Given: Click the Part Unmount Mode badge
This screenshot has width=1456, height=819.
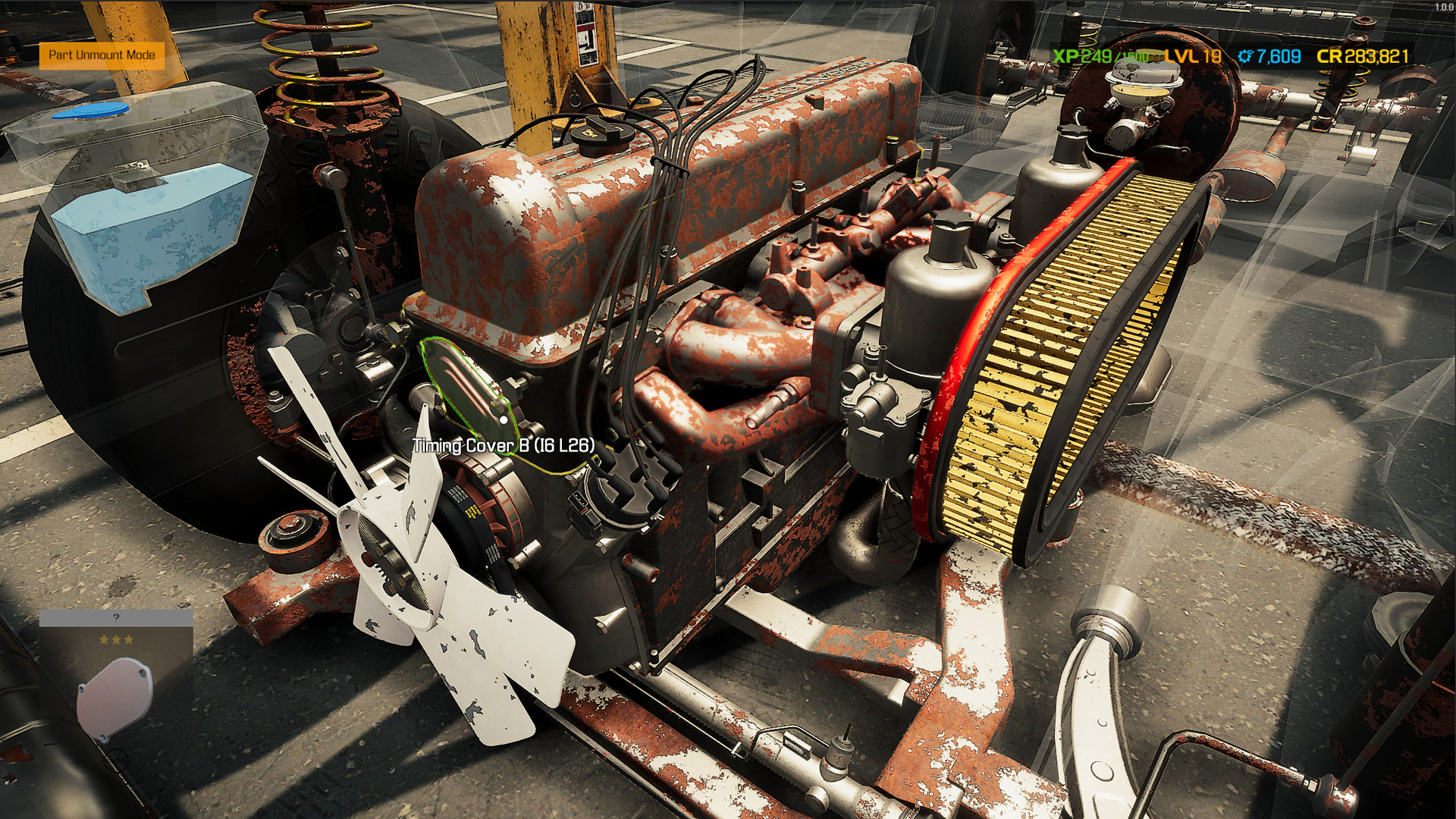Looking at the screenshot, I should tap(102, 55).
